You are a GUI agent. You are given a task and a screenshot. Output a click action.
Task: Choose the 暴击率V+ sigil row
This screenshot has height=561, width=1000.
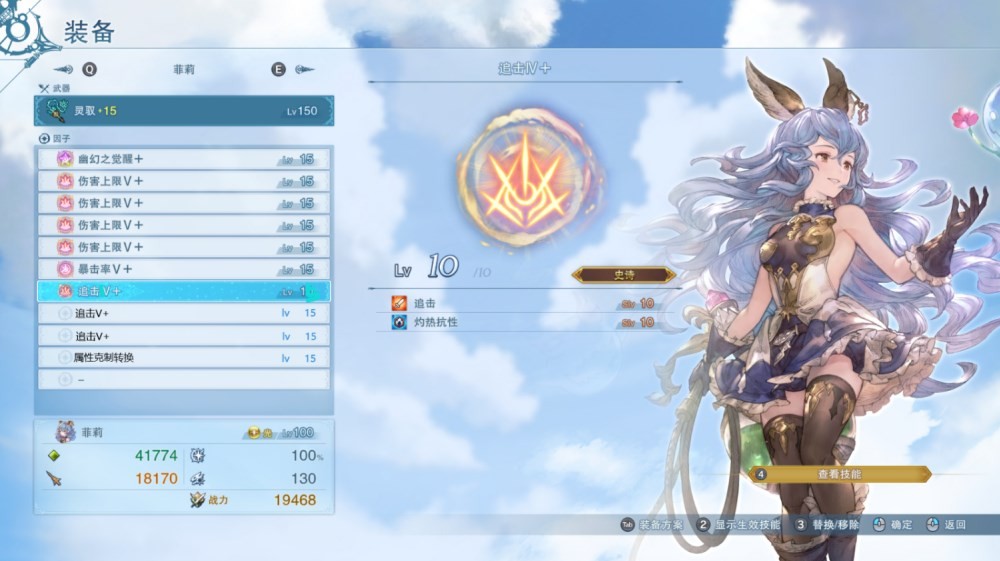[x=185, y=269]
